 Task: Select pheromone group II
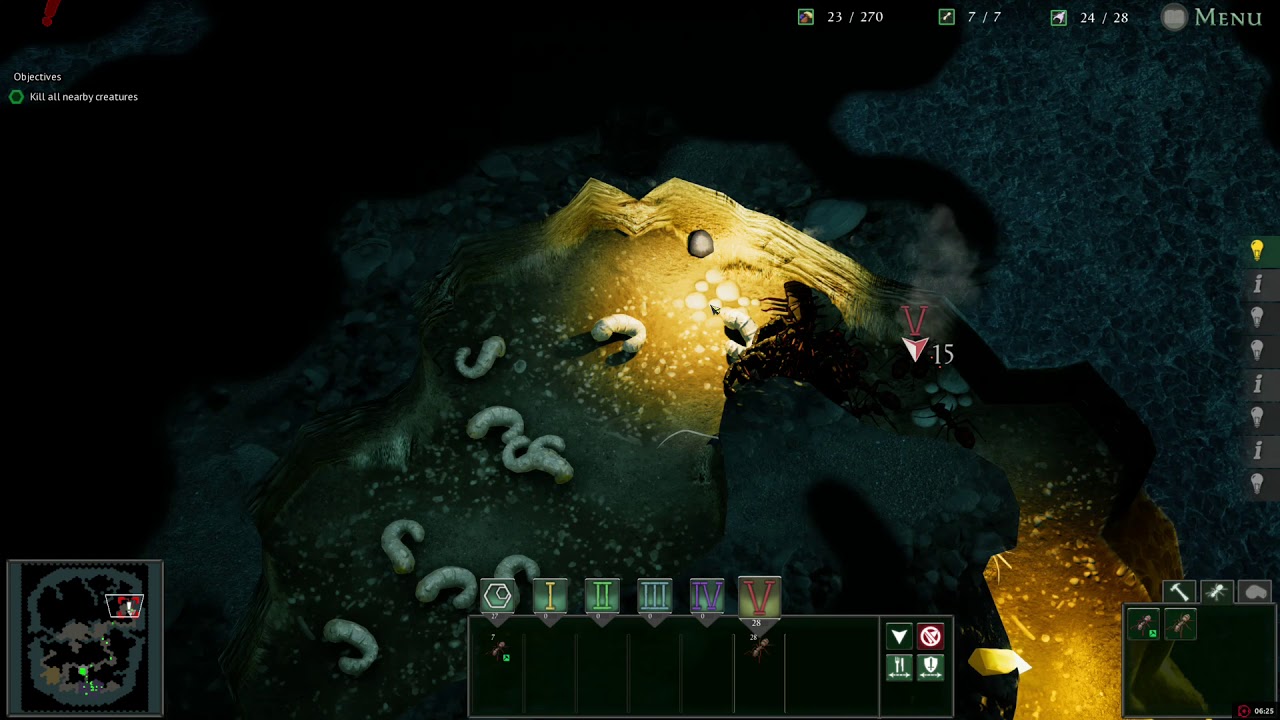point(602,597)
